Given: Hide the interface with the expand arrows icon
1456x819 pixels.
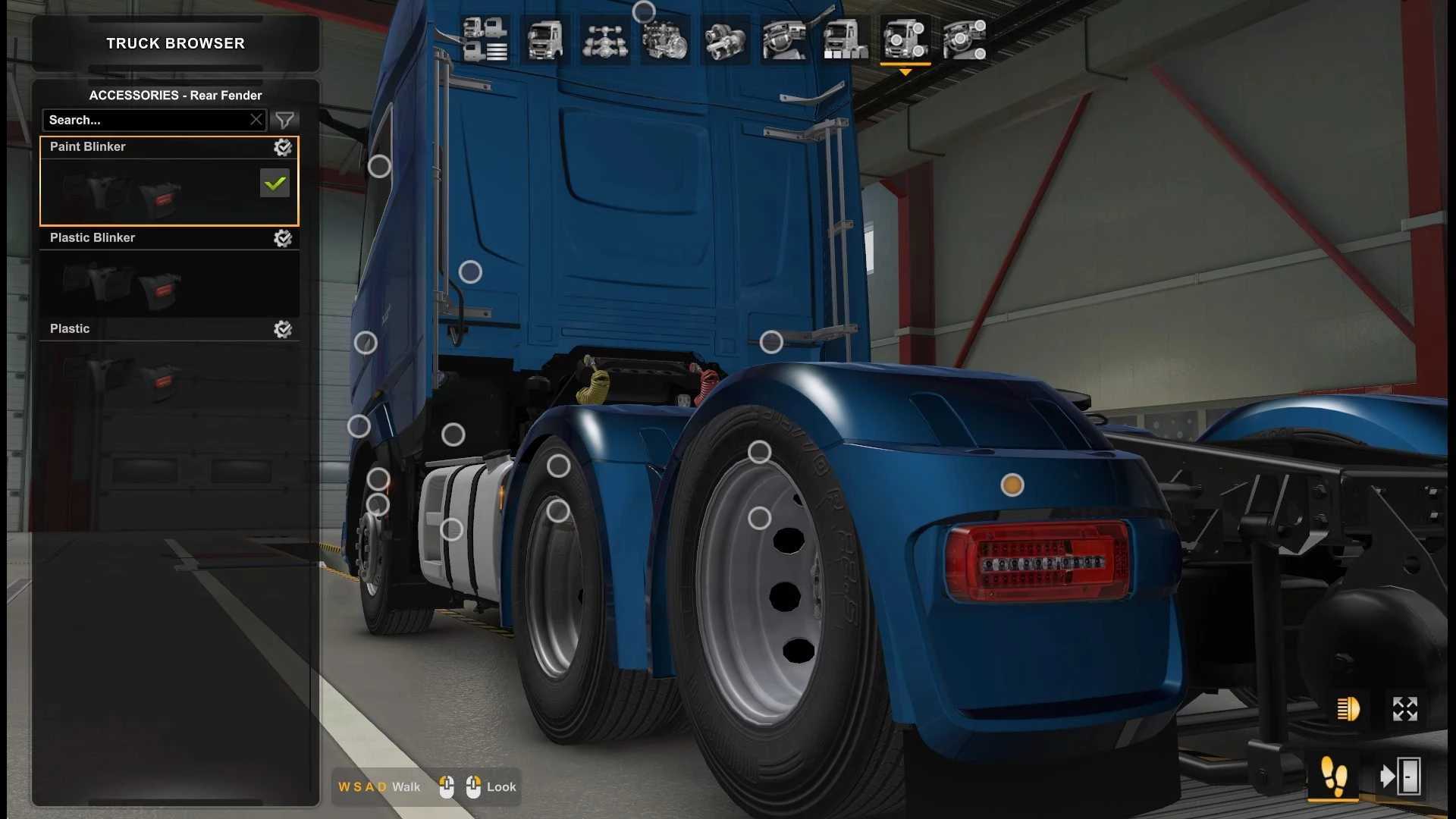Looking at the screenshot, I should 1404,709.
